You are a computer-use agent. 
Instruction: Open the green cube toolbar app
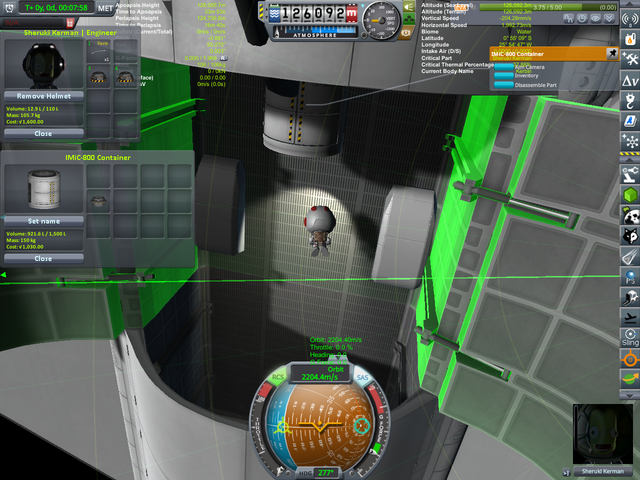pos(630,196)
